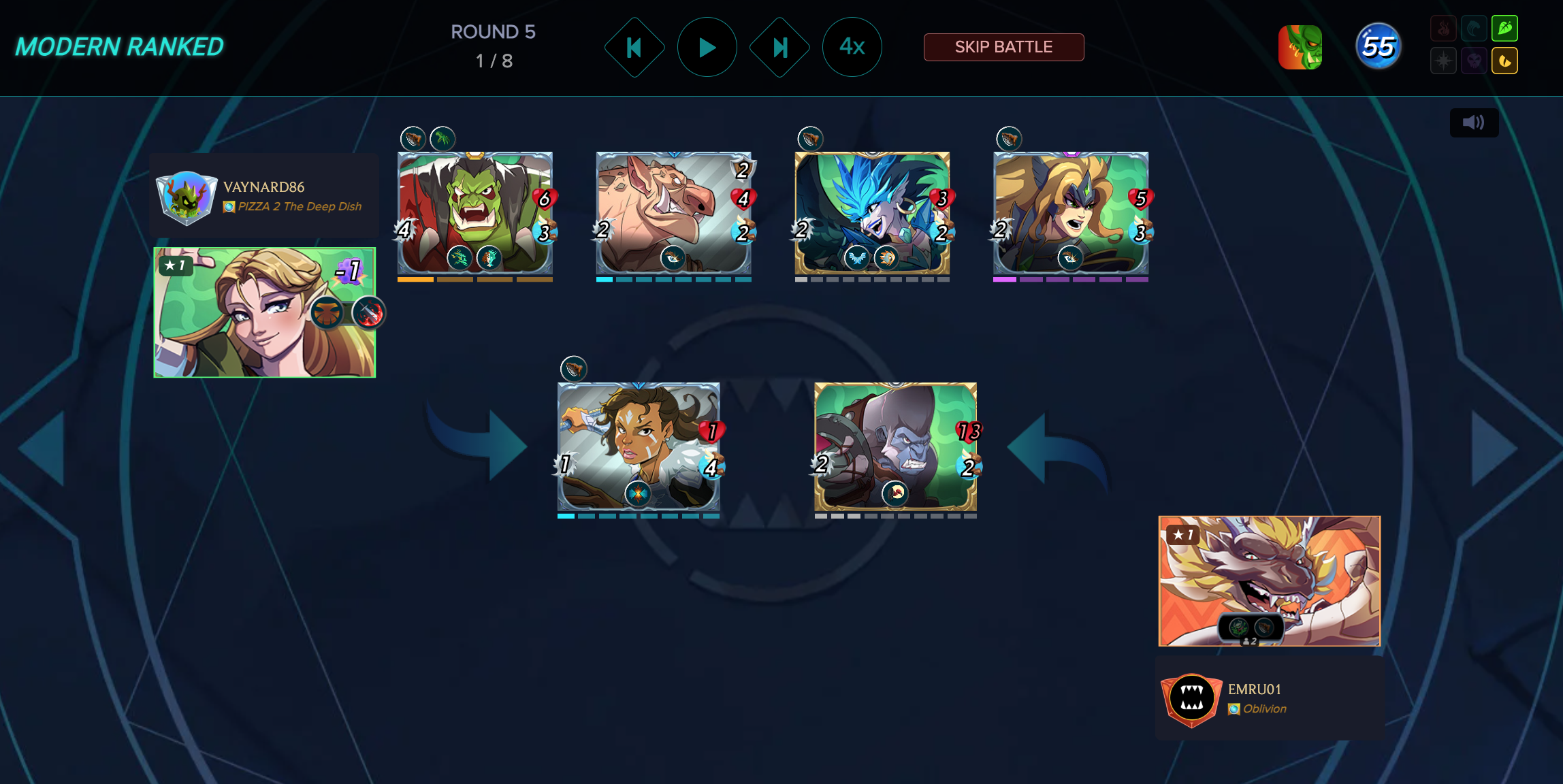Open the dragon summoner card
Image resolution: width=1563 pixels, height=784 pixels.
1270,581
